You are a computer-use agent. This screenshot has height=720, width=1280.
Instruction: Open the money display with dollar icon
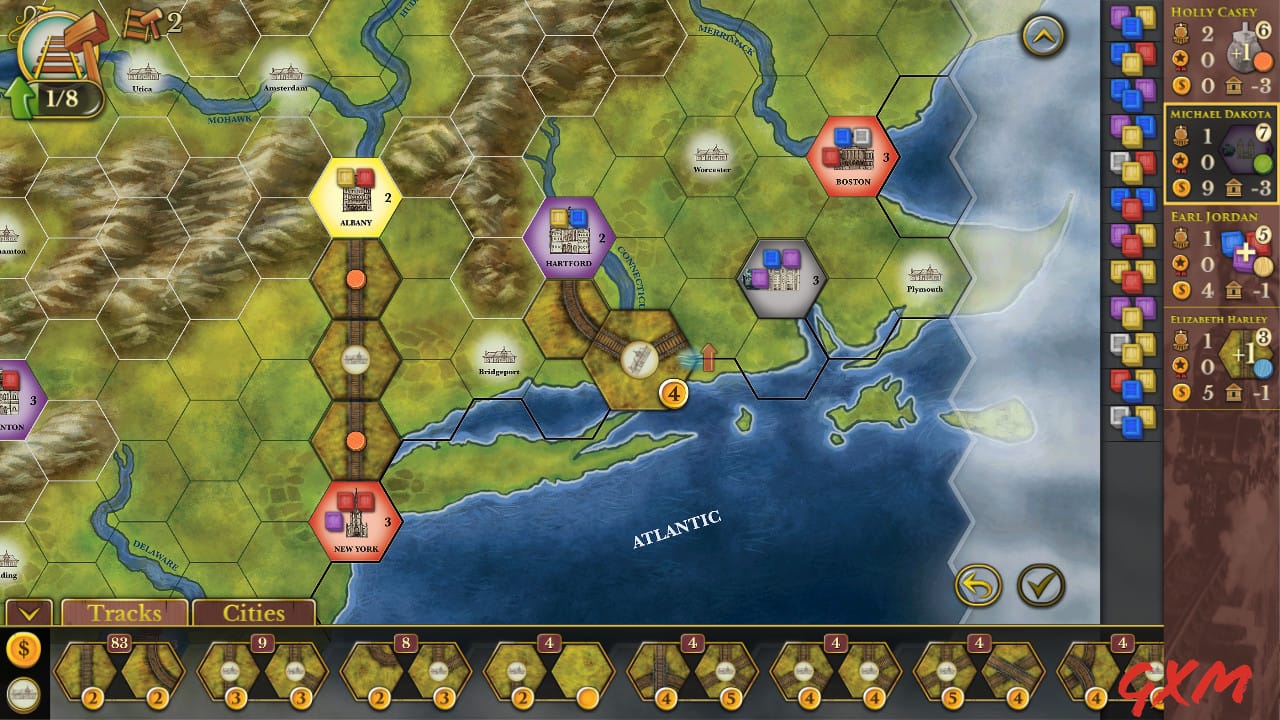coord(22,648)
